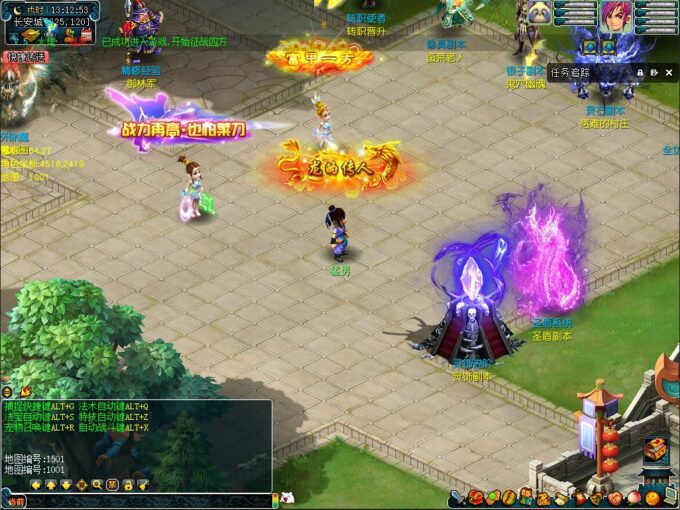The image size is (680, 510).
Task: Click the magnifying glass chat search button
Action: [x=97, y=485]
